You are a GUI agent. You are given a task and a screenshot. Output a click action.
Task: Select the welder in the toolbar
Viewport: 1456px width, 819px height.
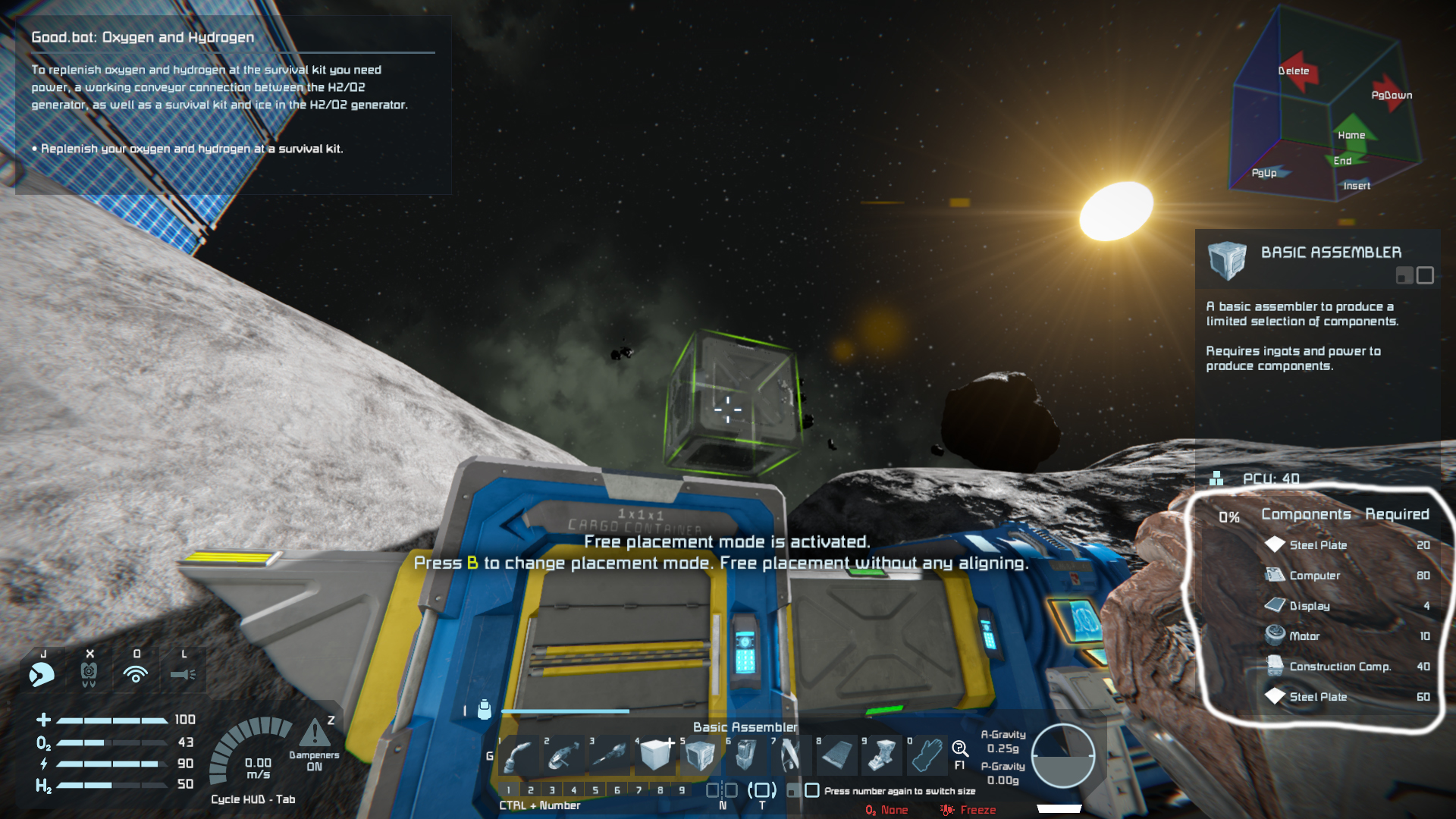[519, 755]
